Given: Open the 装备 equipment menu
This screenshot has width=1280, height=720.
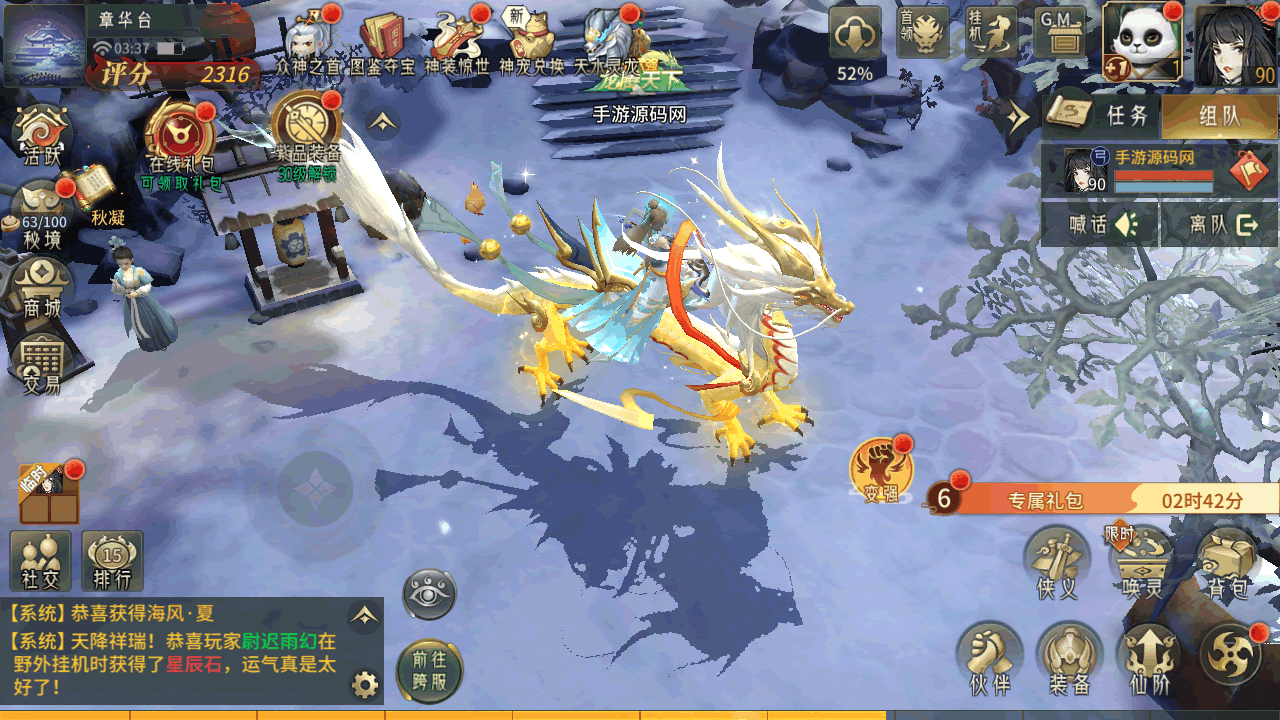Looking at the screenshot, I should tap(1069, 657).
